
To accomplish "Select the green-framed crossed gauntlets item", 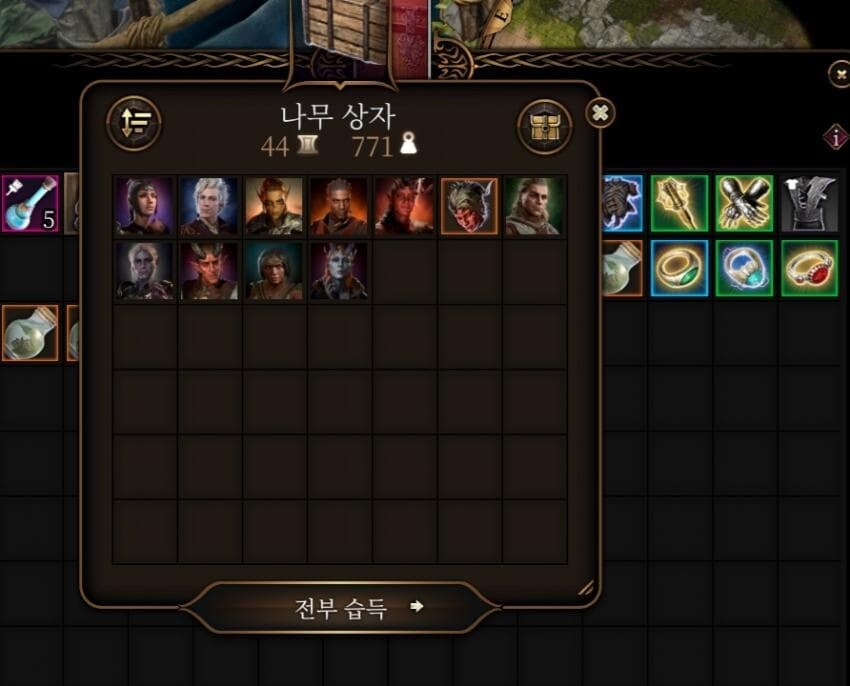I will pyautogui.click(x=744, y=203).
